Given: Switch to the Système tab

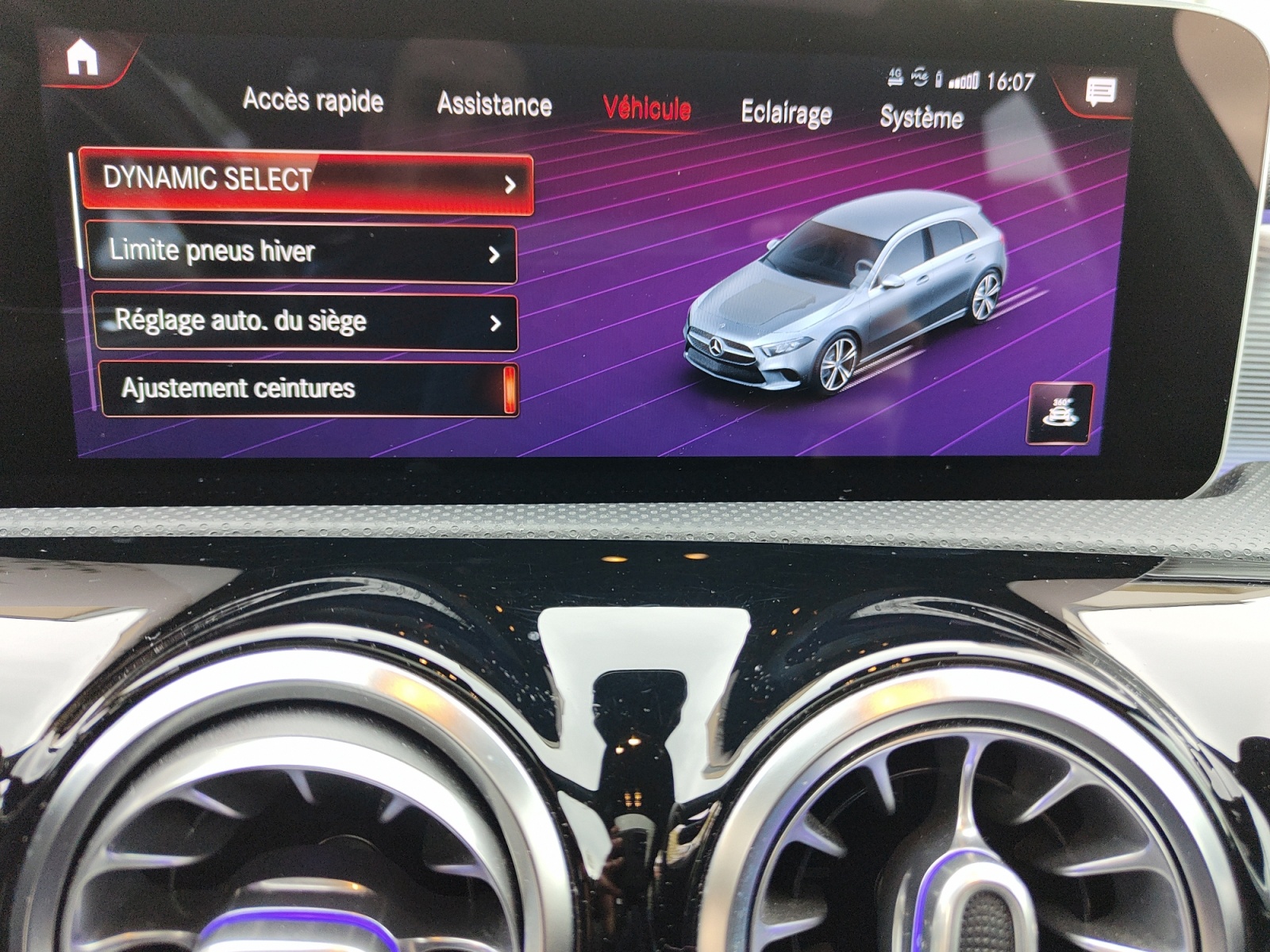Looking at the screenshot, I should pos(921,117).
